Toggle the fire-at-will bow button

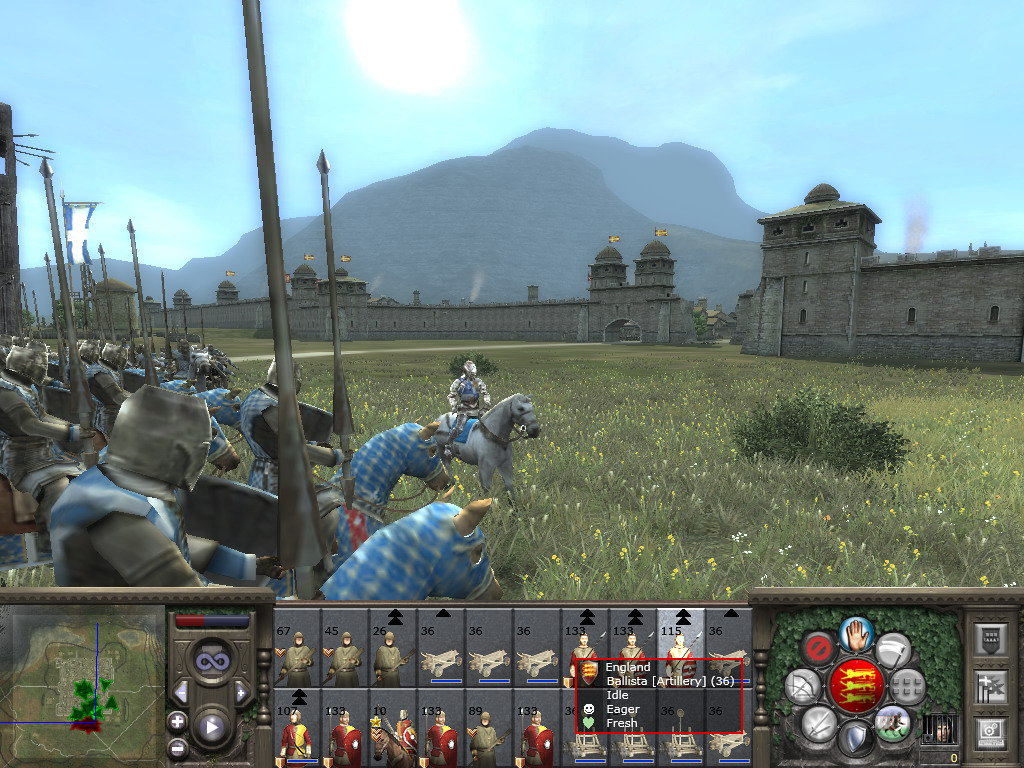coord(802,686)
